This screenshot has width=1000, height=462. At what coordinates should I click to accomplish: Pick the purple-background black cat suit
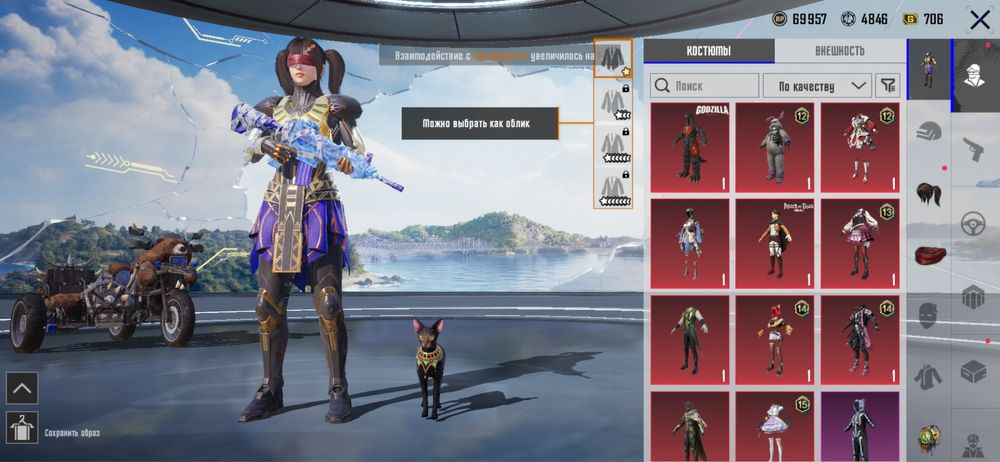click(x=859, y=427)
